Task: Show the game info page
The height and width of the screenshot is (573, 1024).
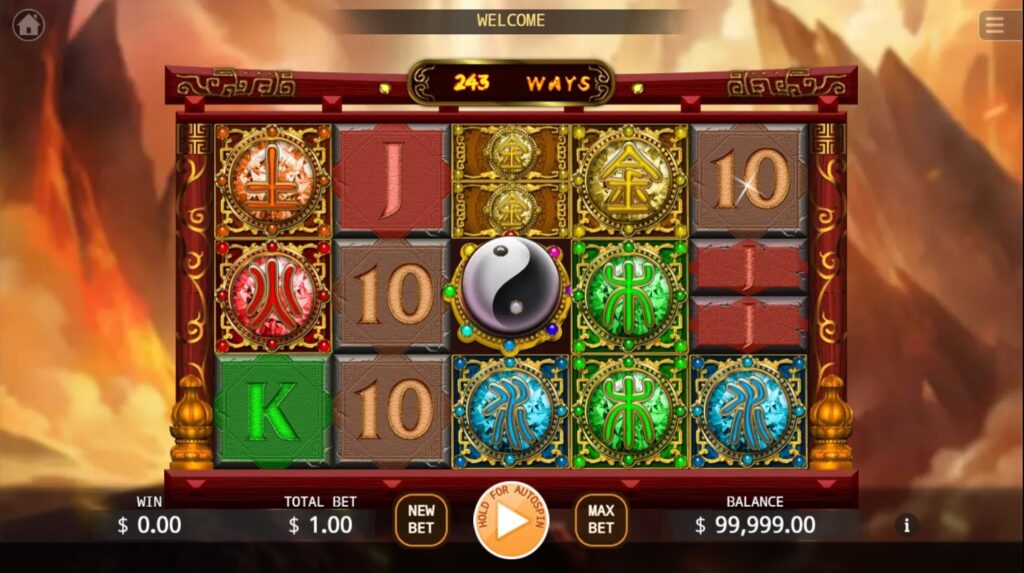Action: pos(907,524)
